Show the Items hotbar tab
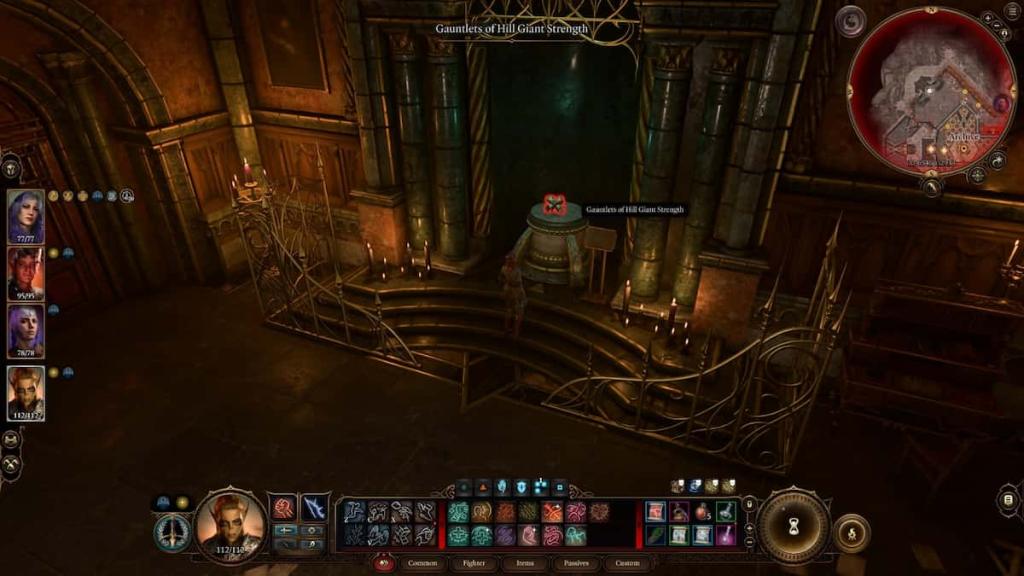 click(x=526, y=563)
